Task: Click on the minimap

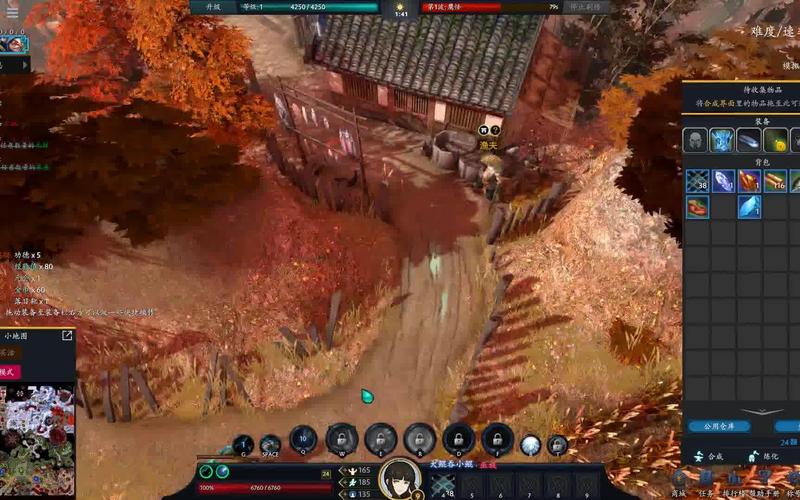Action: click(x=37, y=440)
